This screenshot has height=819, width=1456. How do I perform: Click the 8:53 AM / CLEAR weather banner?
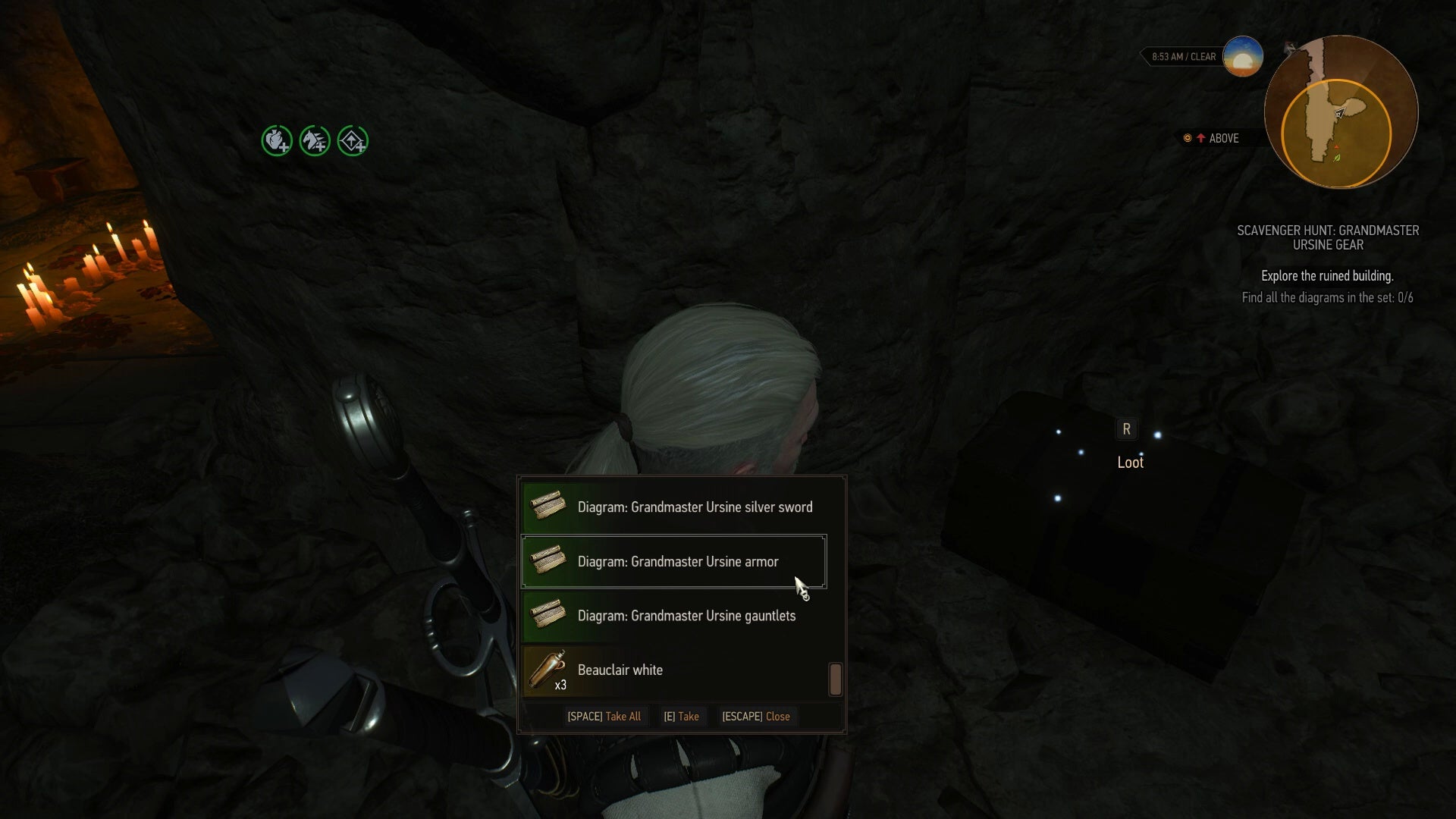tap(1183, 56)
